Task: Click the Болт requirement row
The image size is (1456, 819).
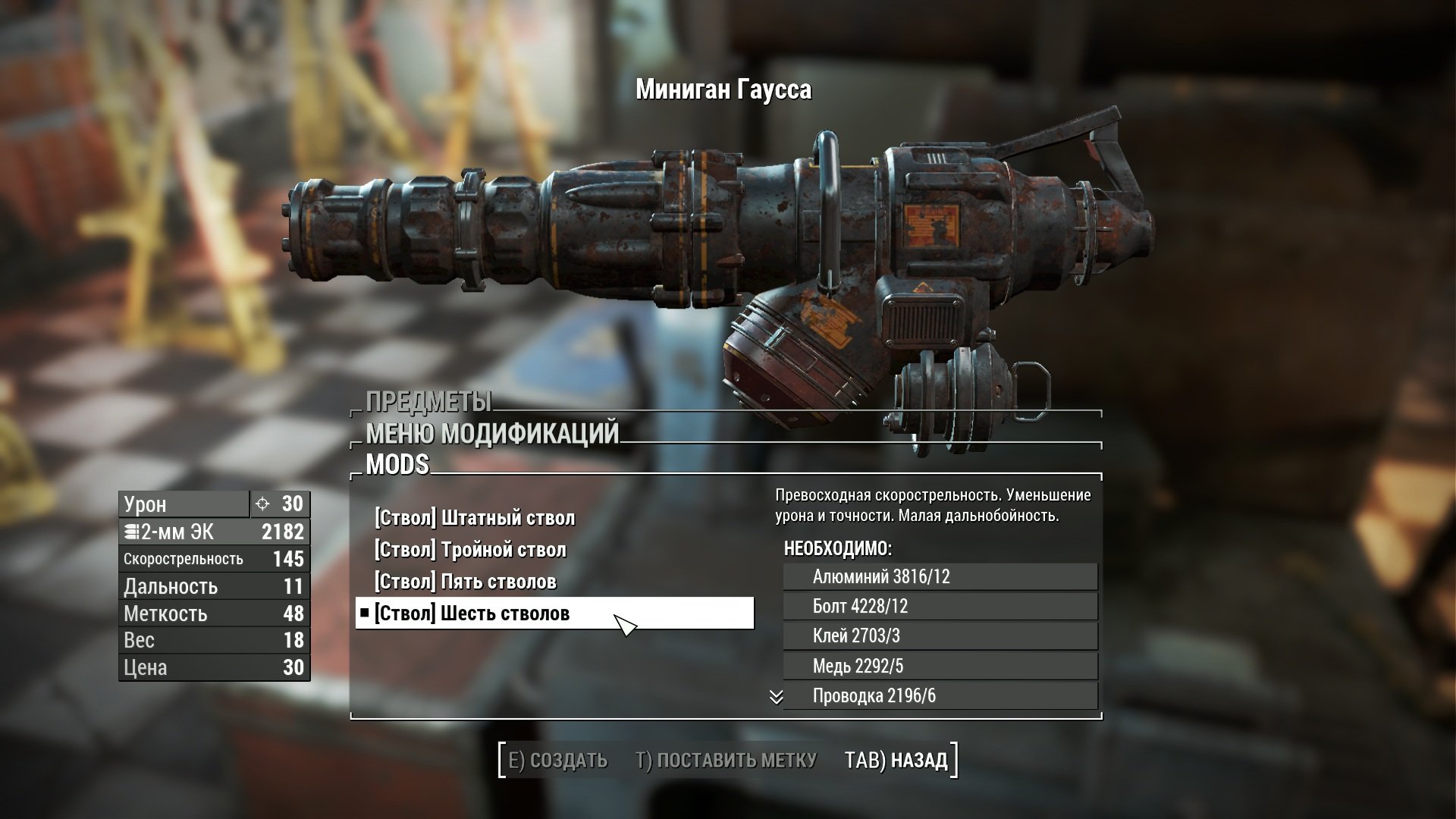Action: pos(940,606)
